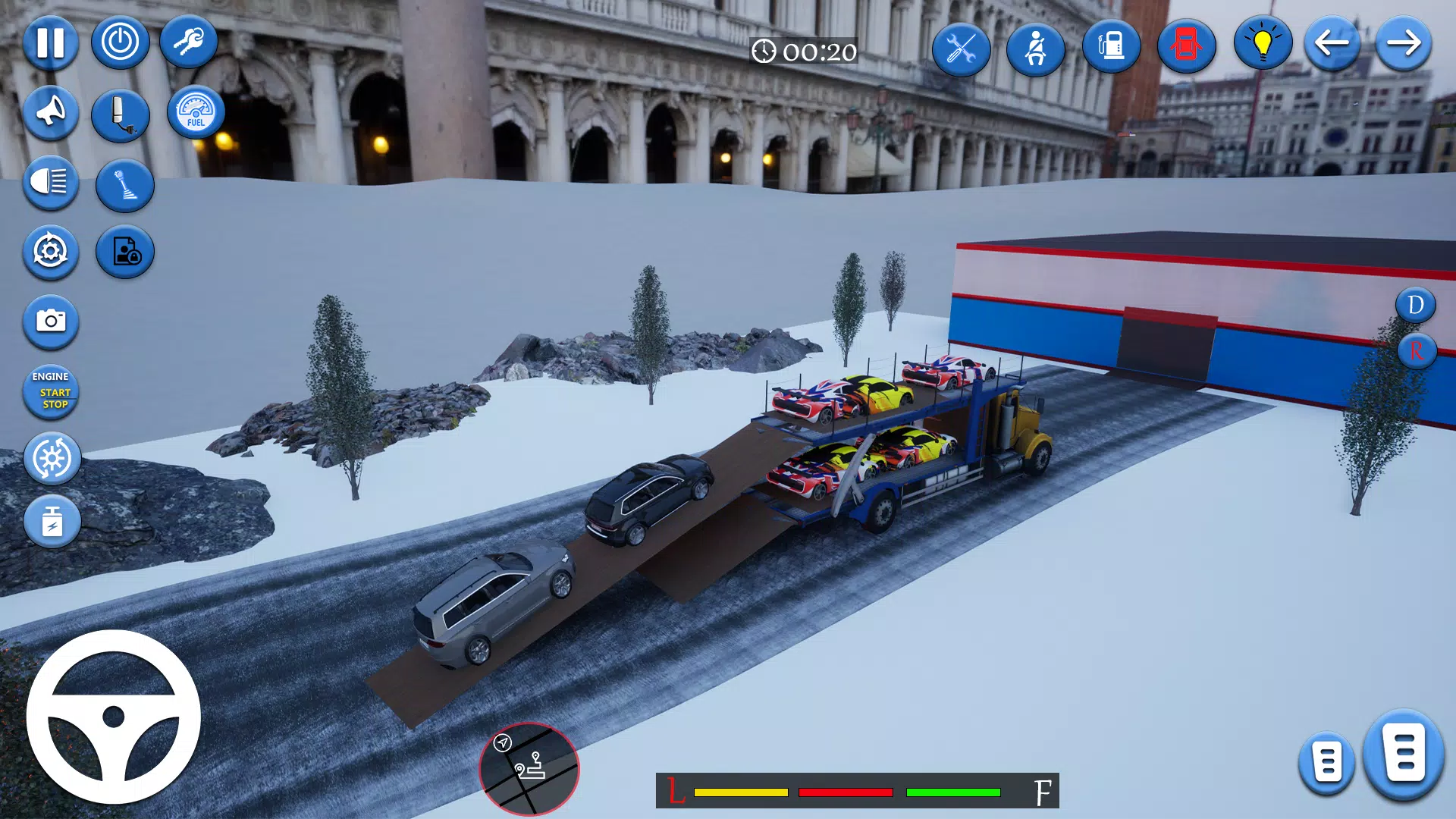Switch the camera view
This screenshot has height=819, width=1456.
tap(50, 322)
